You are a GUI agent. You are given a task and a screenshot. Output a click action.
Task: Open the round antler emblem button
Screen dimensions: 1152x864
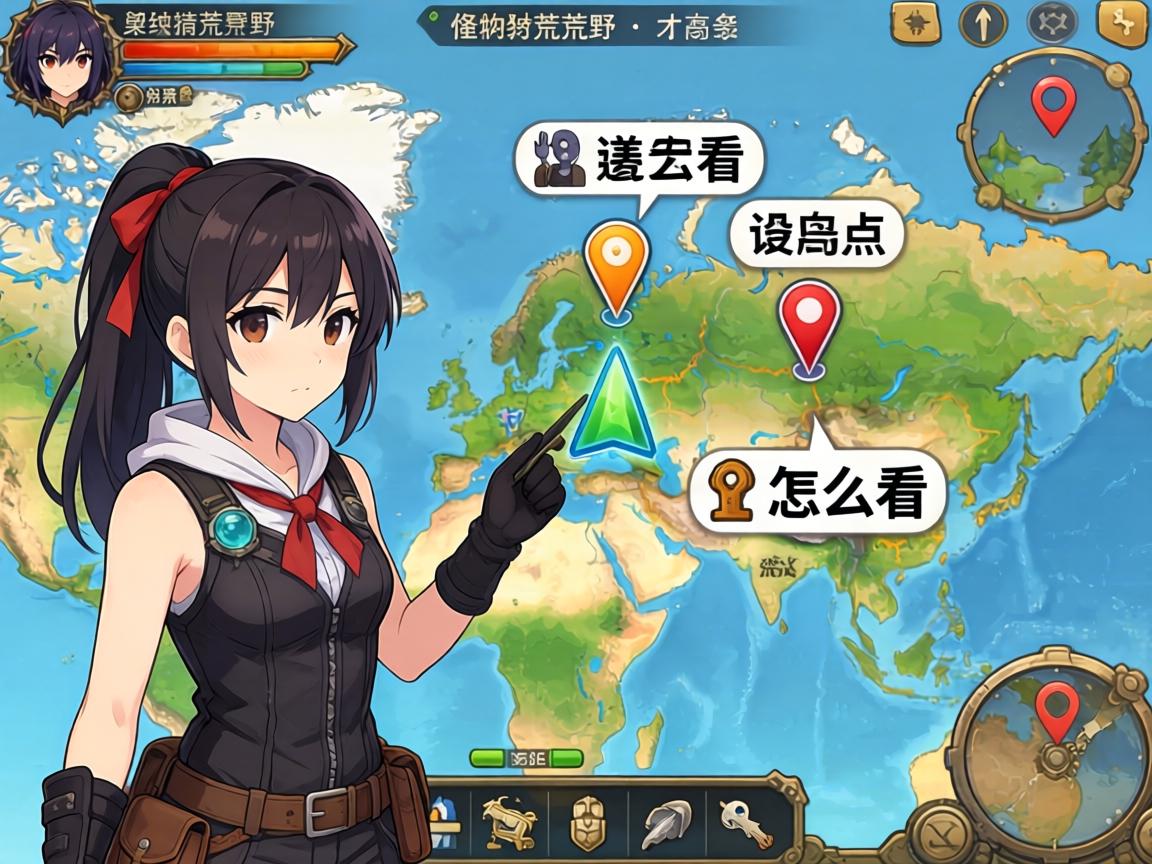pos(1053,24)
